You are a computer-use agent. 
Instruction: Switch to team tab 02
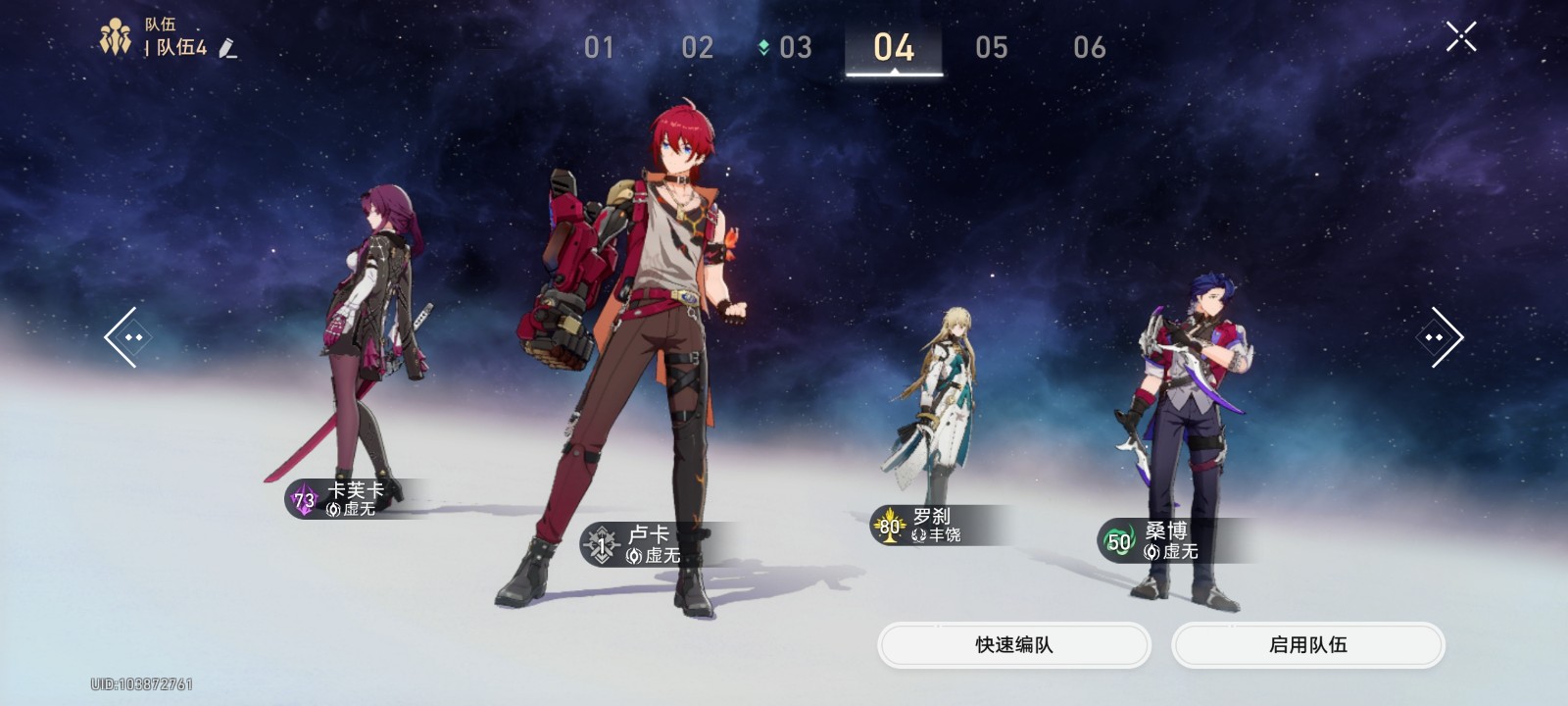click(x=697, y=47)
